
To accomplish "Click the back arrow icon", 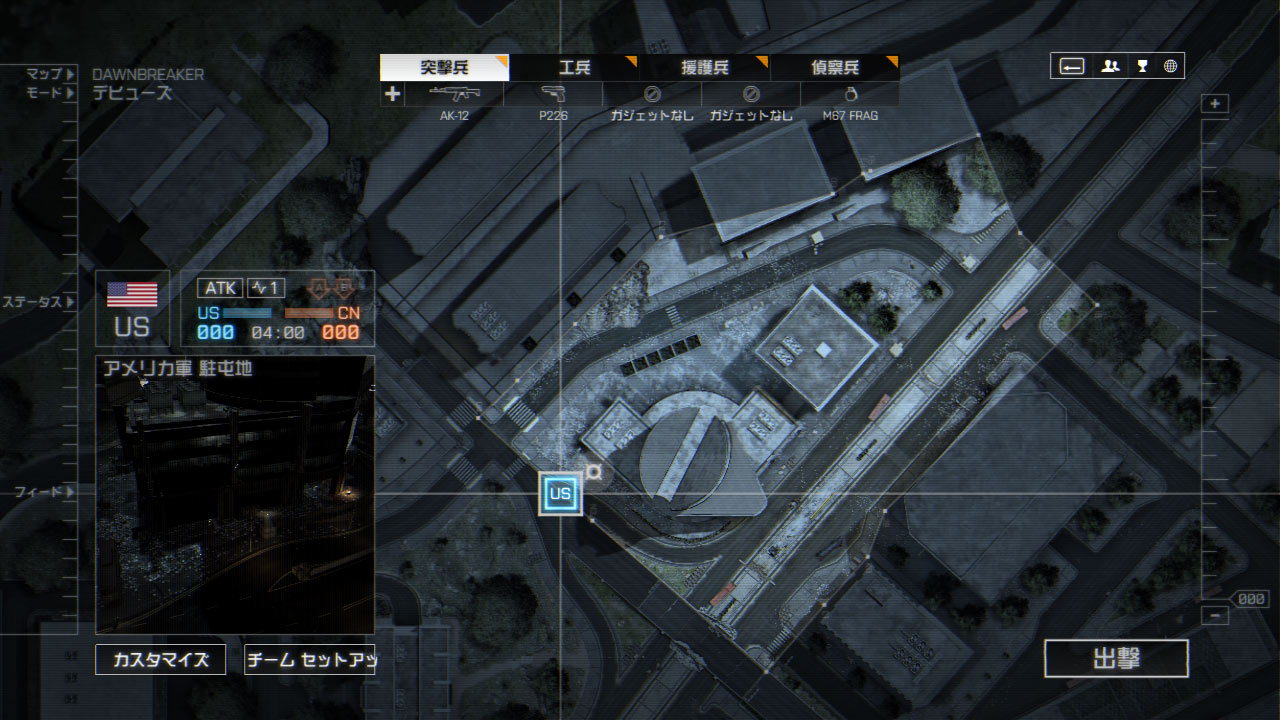I will click(1072, 66).
